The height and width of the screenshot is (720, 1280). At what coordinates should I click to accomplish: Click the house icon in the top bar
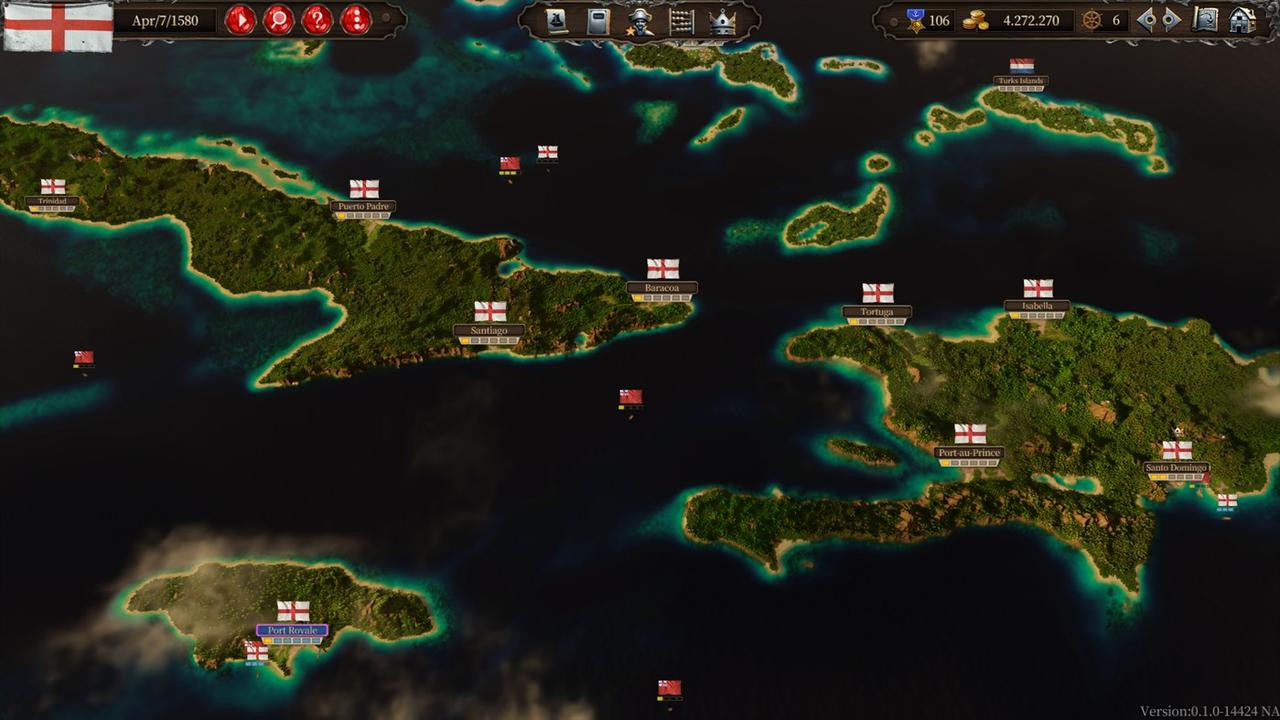[x=1242, y=20]
